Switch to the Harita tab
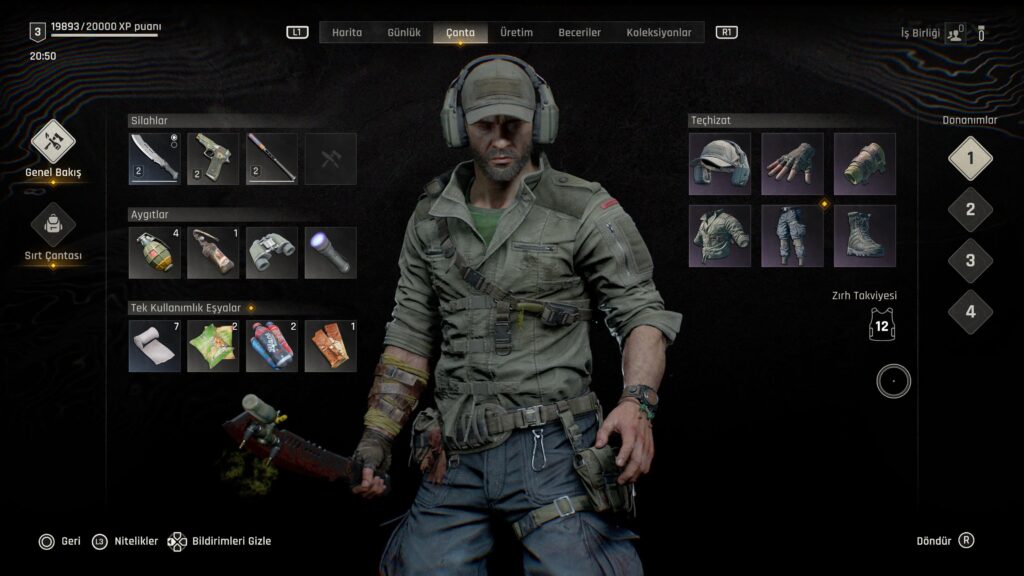The image size is (1024, 576). point(347,33)
